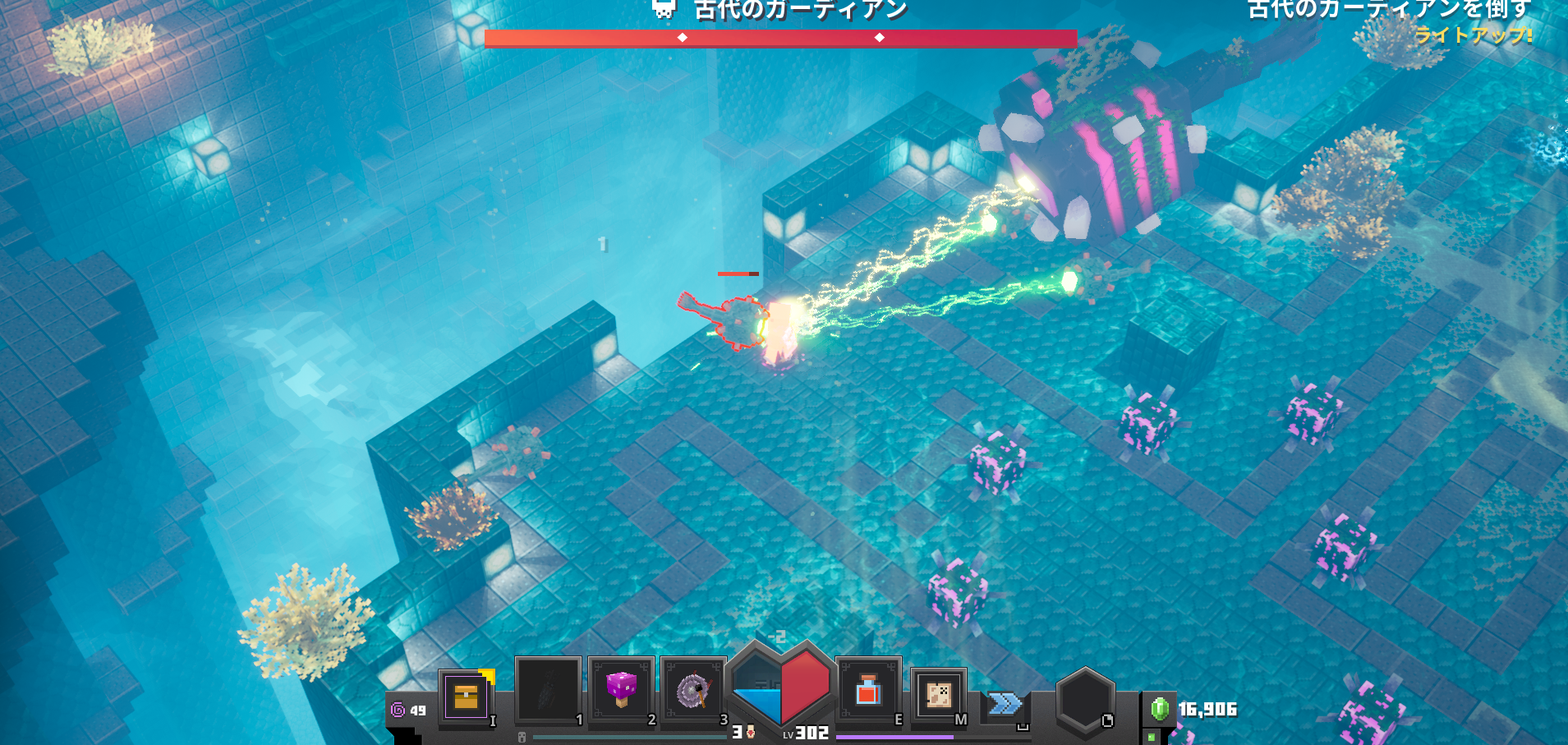Click the empty hexagon ability slot
Image resolution: width=1568 pixels, height=745 pixels.
click(1084, 701)
